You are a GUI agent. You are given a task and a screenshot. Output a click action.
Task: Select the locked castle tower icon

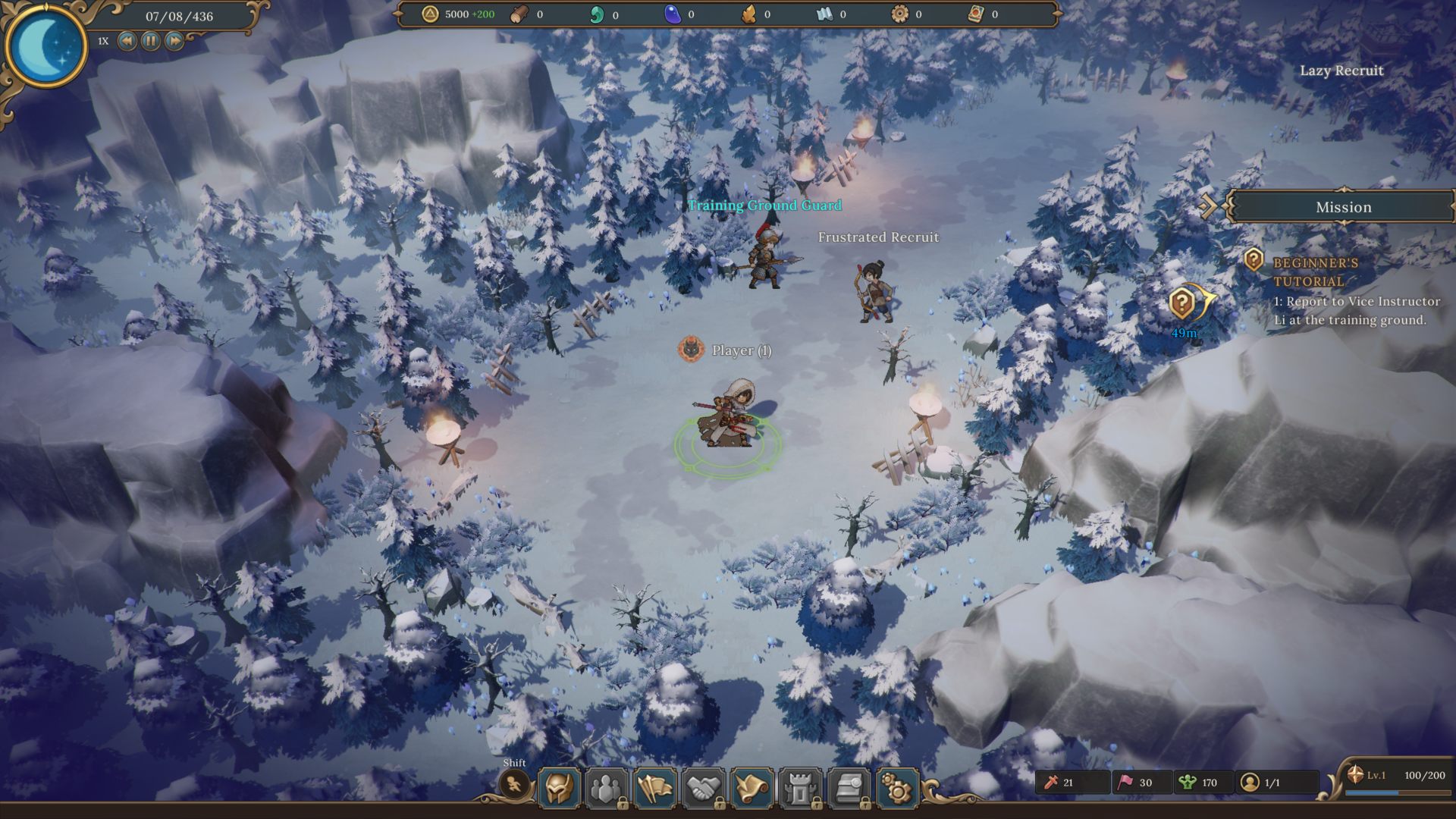801,789
